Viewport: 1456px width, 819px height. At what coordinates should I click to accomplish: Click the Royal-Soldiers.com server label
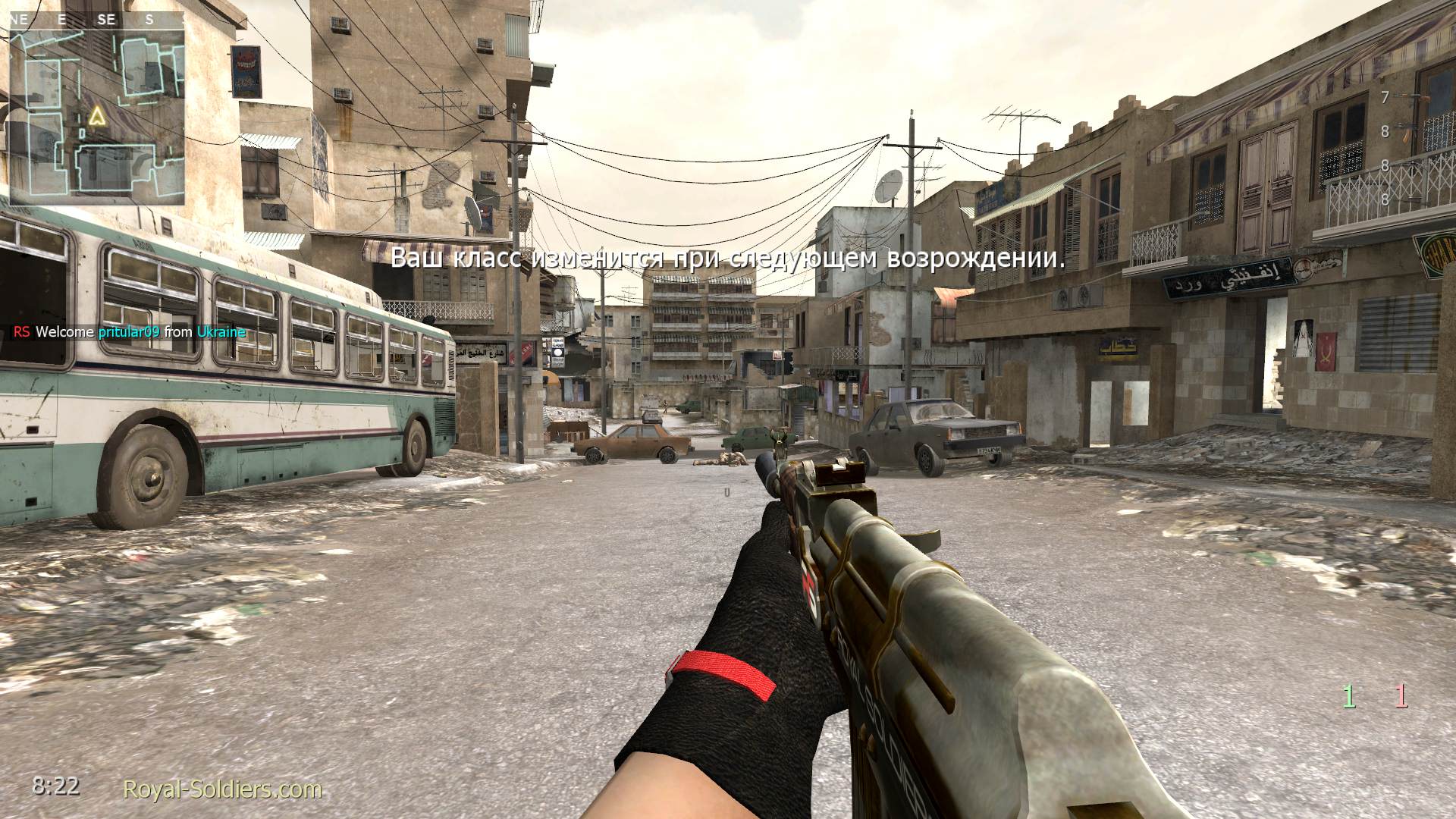point(222,789)
